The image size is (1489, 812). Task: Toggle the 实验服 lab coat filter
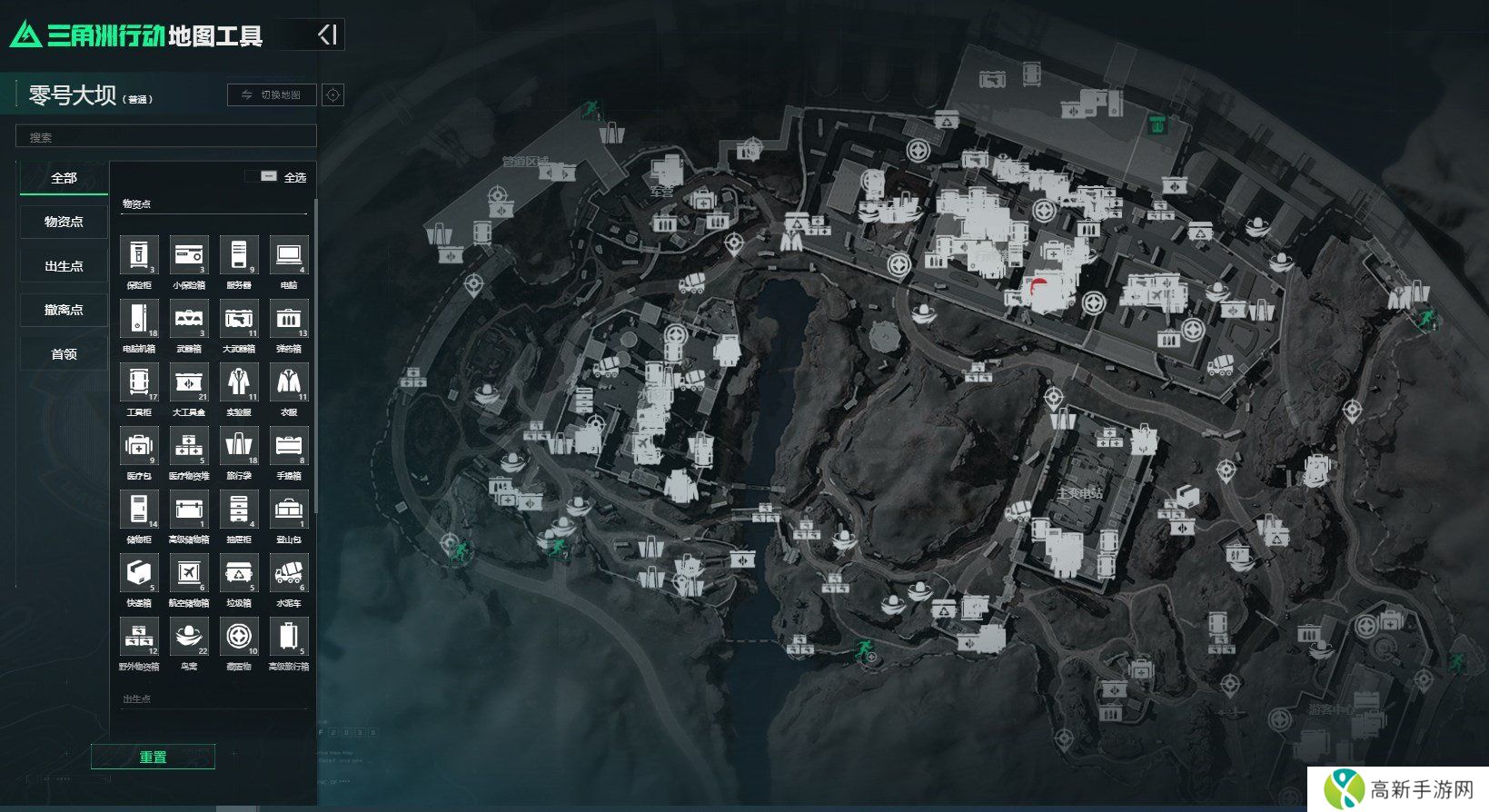[x=239, y=382]
